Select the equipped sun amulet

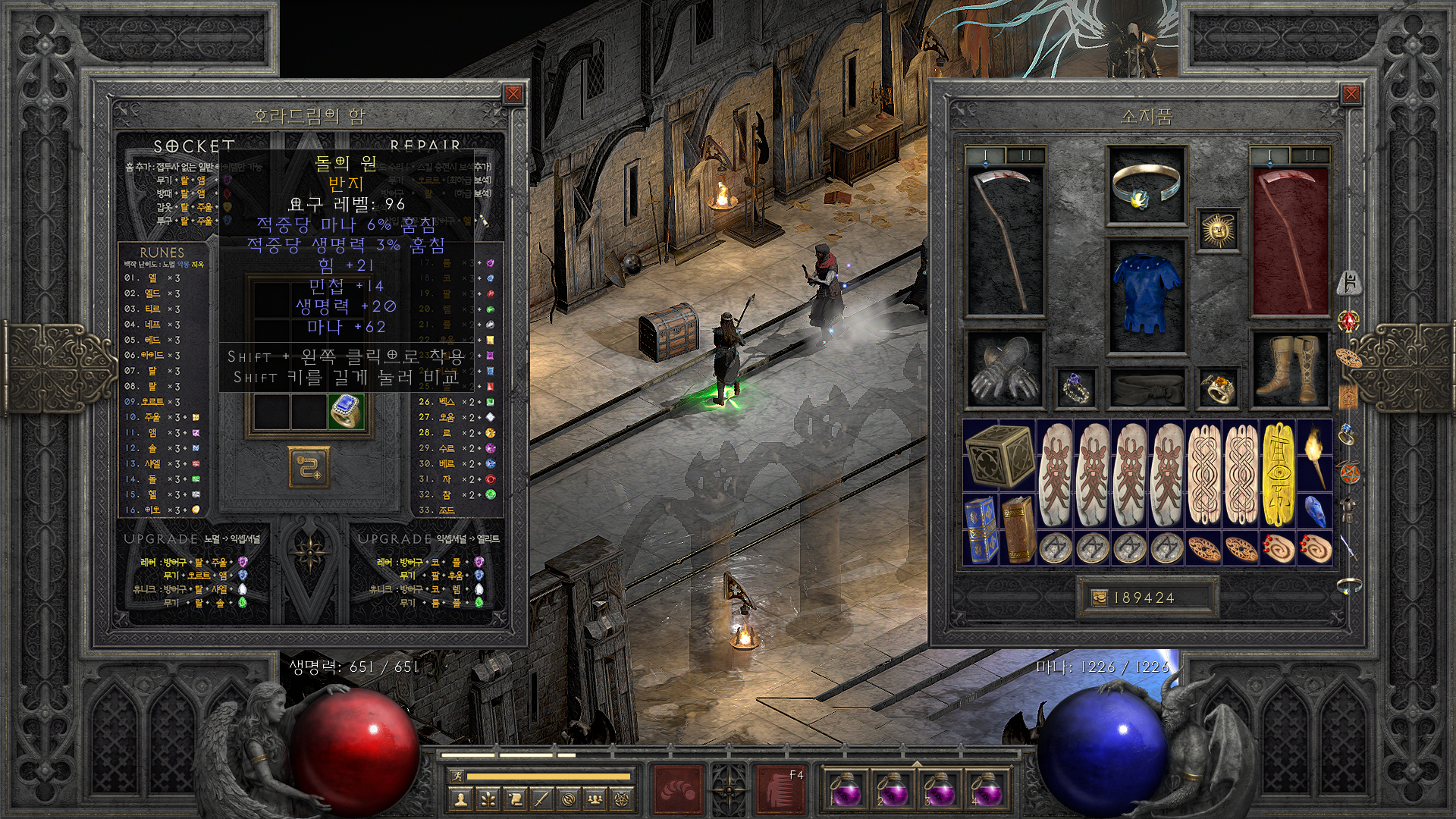1218,231
